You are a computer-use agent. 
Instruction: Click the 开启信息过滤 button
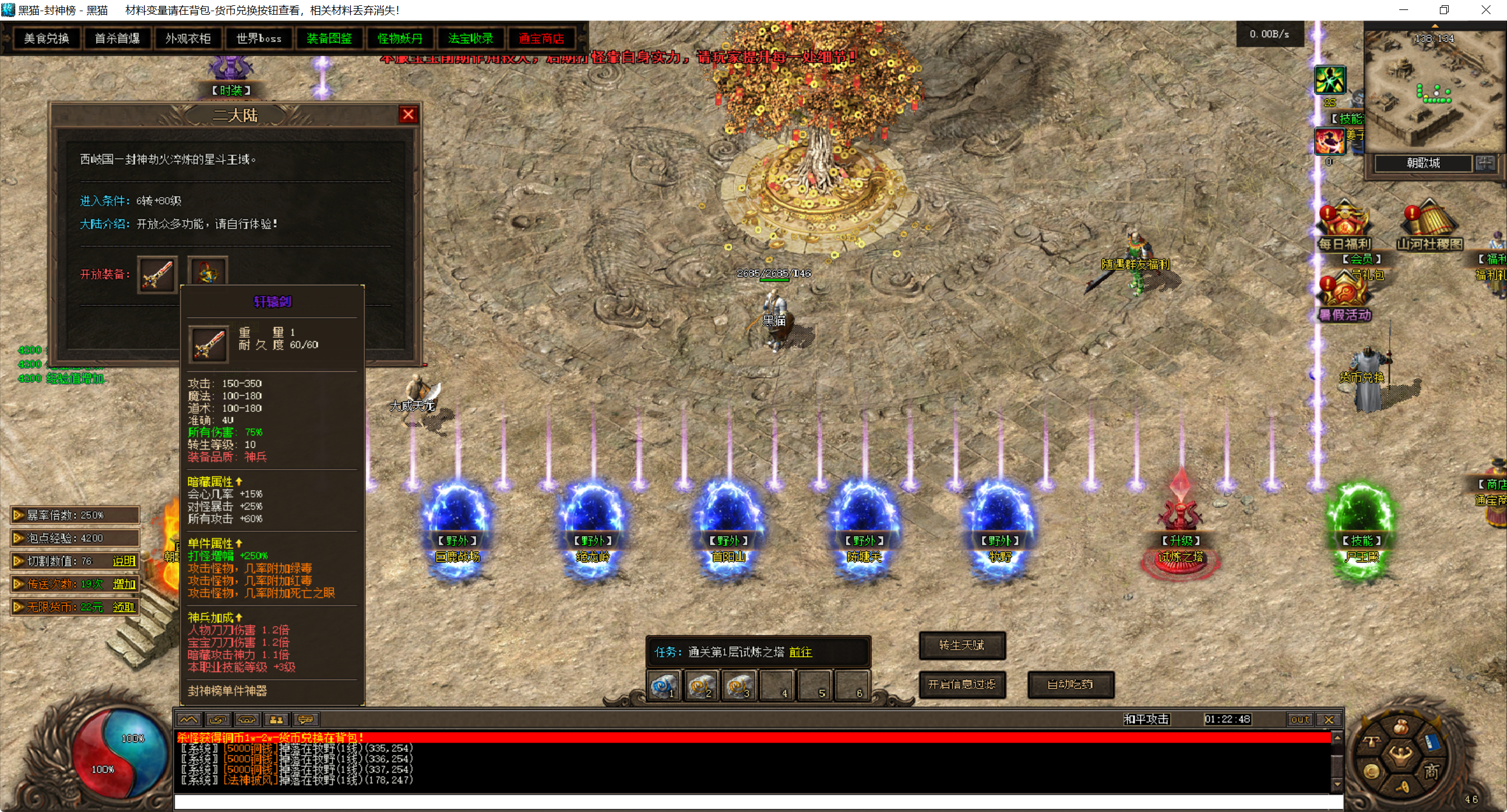962,684
